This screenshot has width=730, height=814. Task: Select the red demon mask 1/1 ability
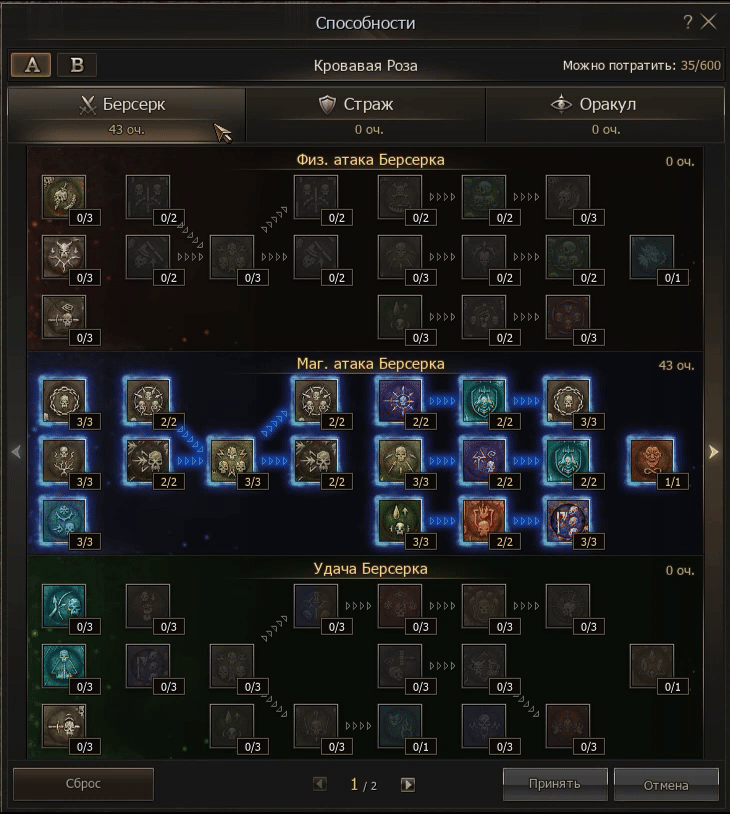point(651,458)
